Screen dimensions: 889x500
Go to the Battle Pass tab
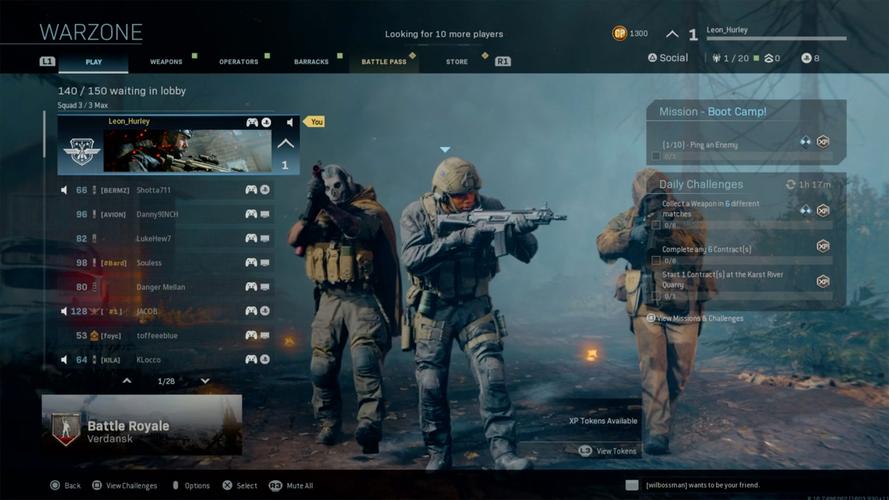point(384,62)
